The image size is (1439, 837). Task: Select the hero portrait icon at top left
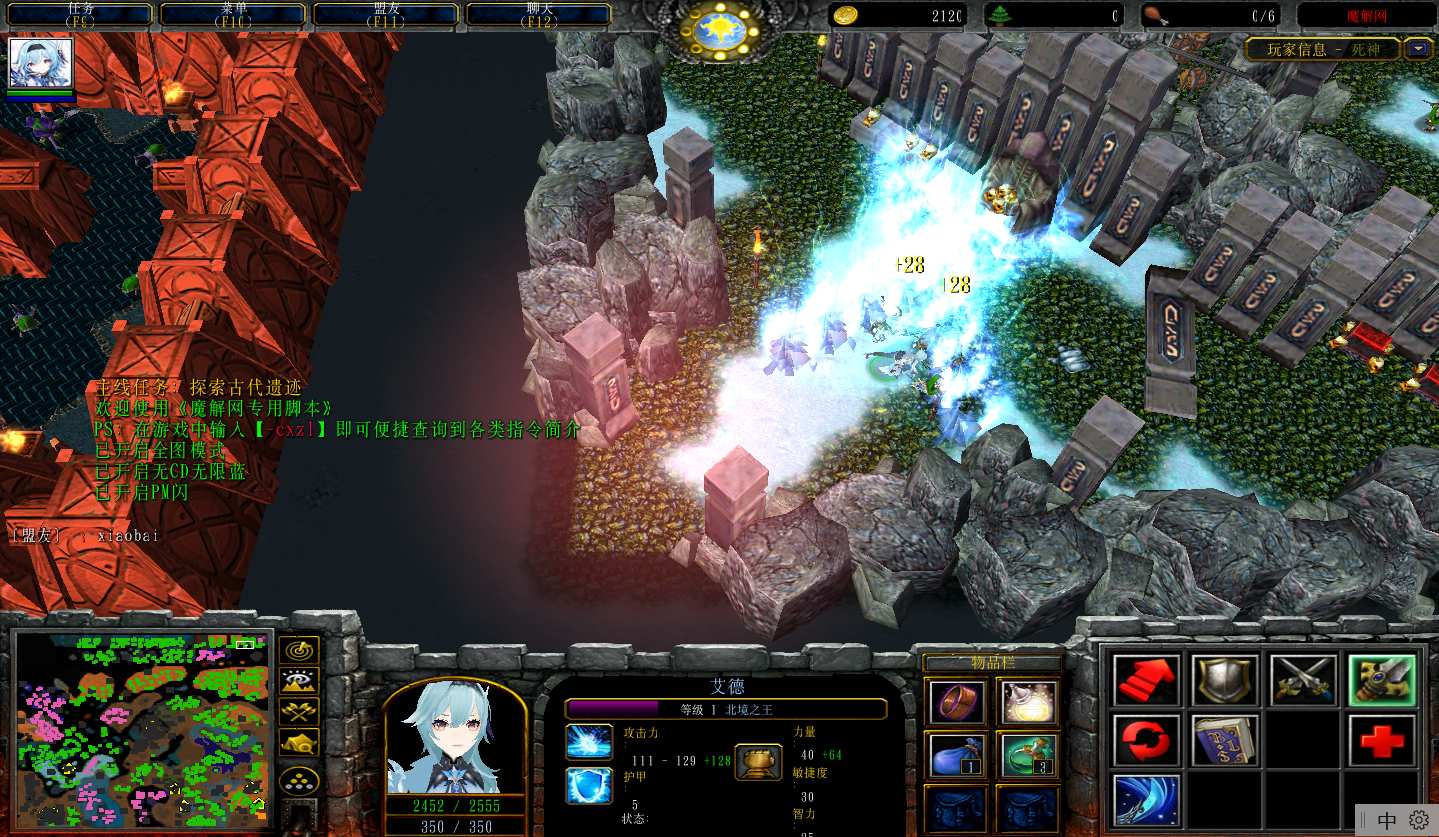41,63
